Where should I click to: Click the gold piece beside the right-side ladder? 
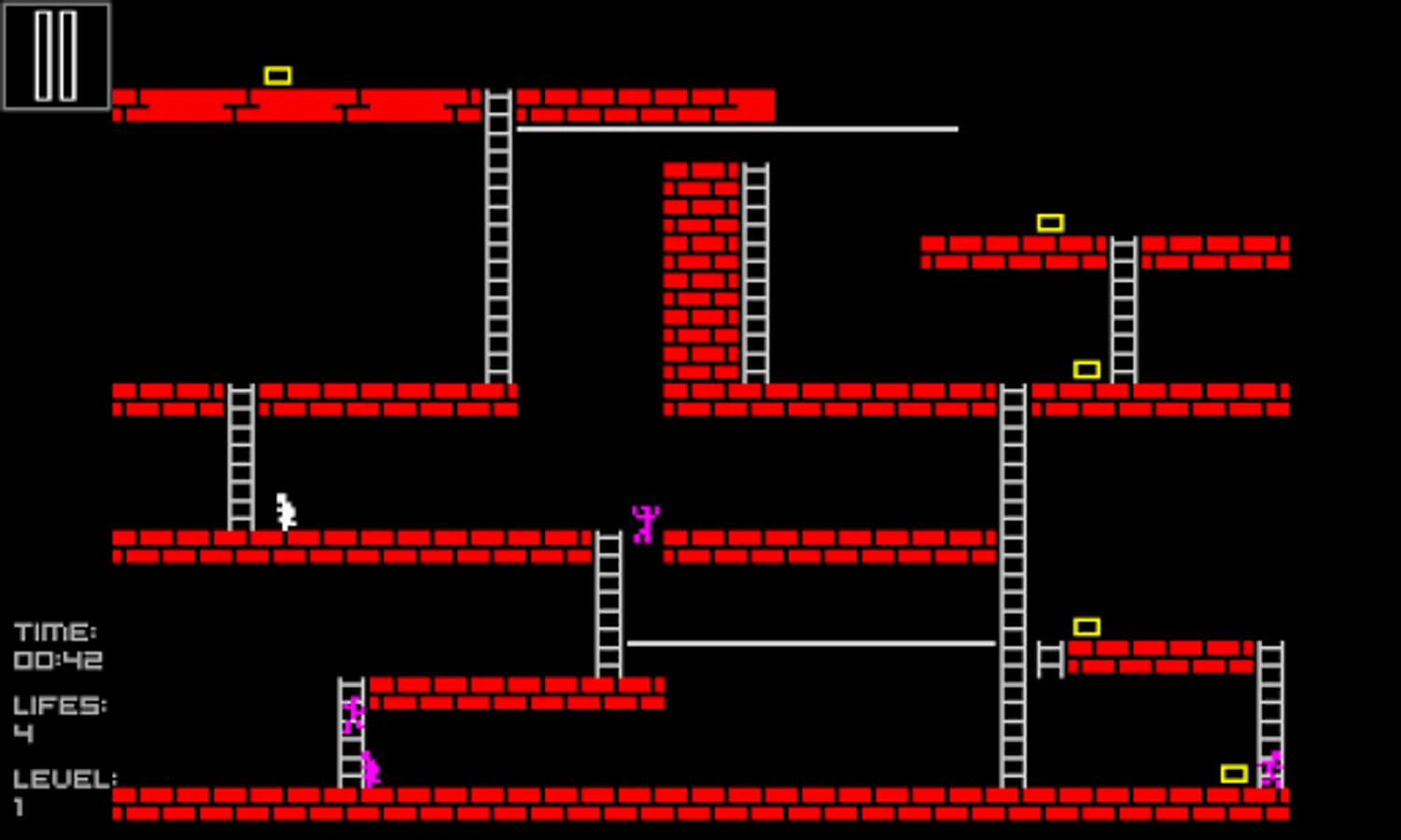[1086, 370]
